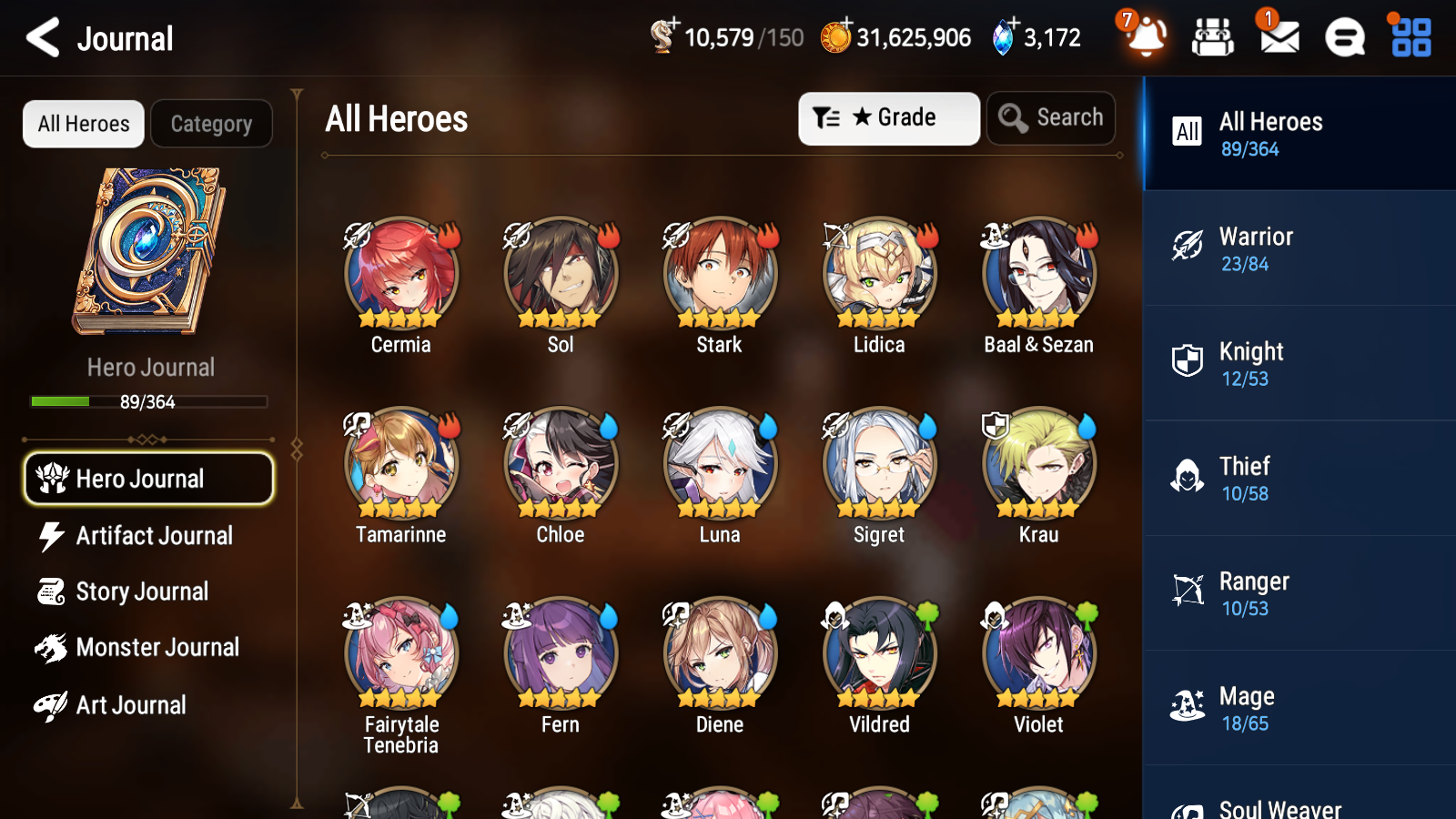Open the Search function
The height and width of the screenshot is (819, 1456).
[1051, 117]
